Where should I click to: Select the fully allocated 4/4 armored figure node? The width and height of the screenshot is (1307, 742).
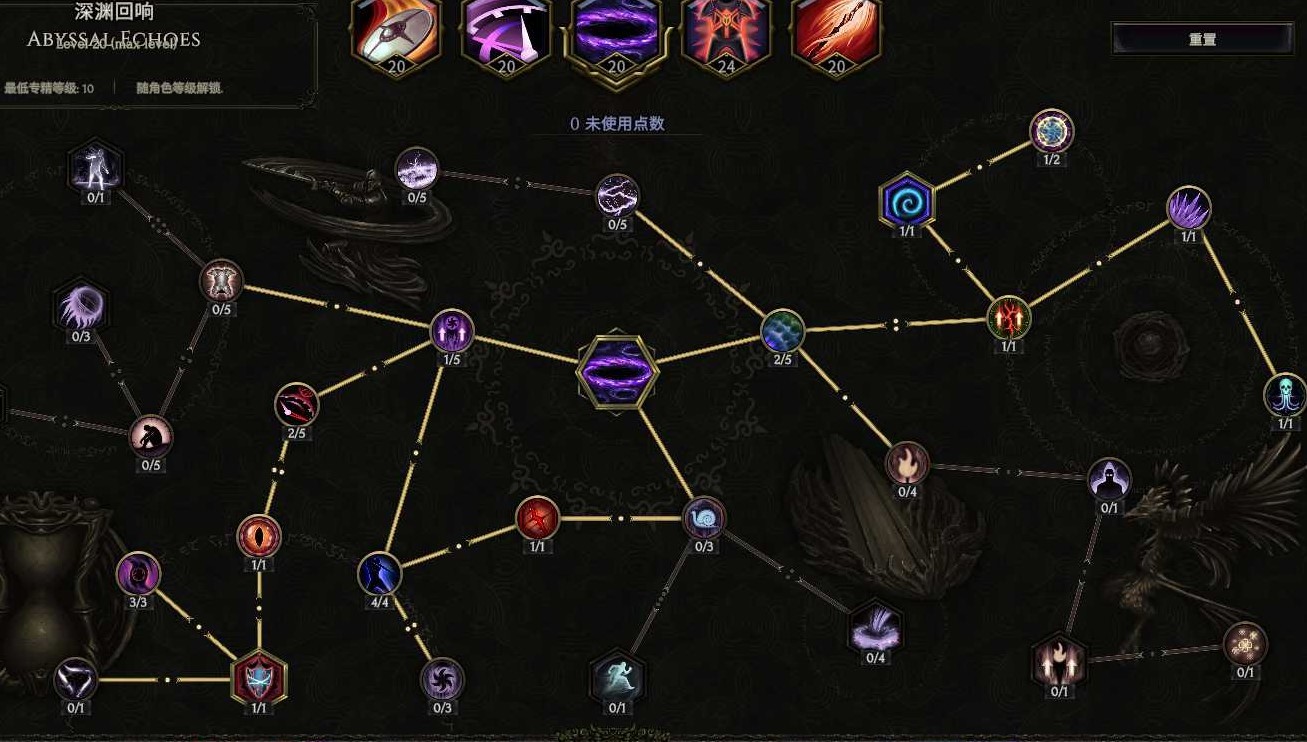[378, 575]
